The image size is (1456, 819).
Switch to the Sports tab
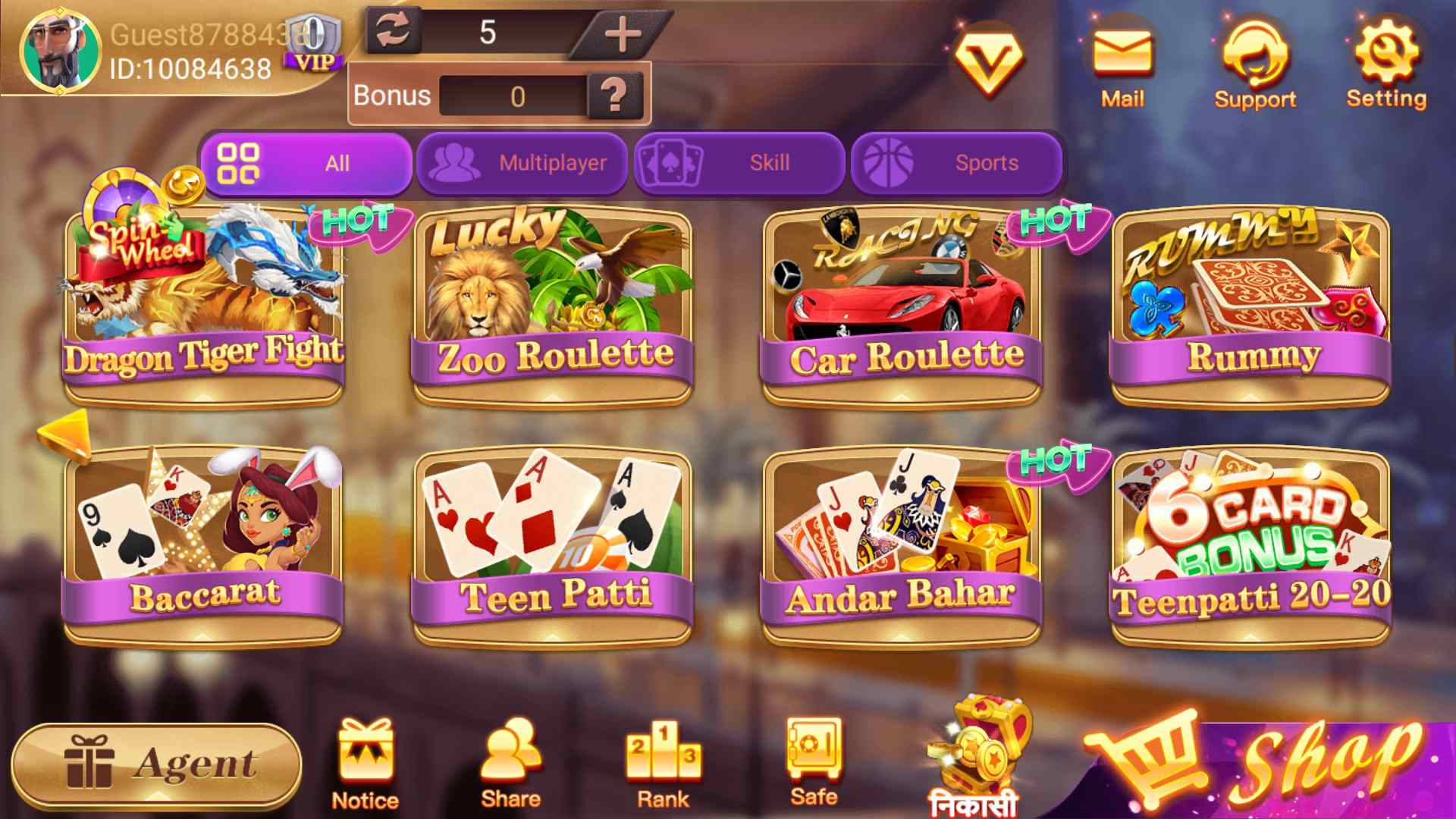point(957,162)
